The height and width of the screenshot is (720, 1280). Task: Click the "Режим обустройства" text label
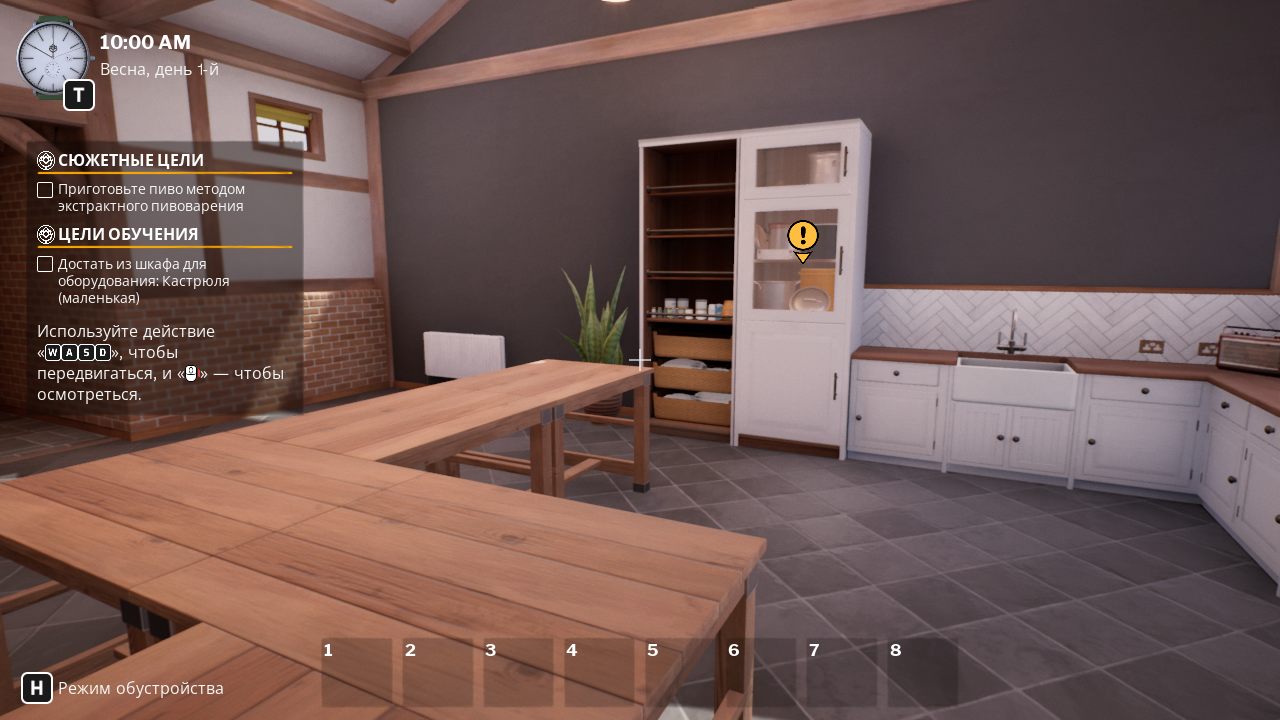(141, 688)
